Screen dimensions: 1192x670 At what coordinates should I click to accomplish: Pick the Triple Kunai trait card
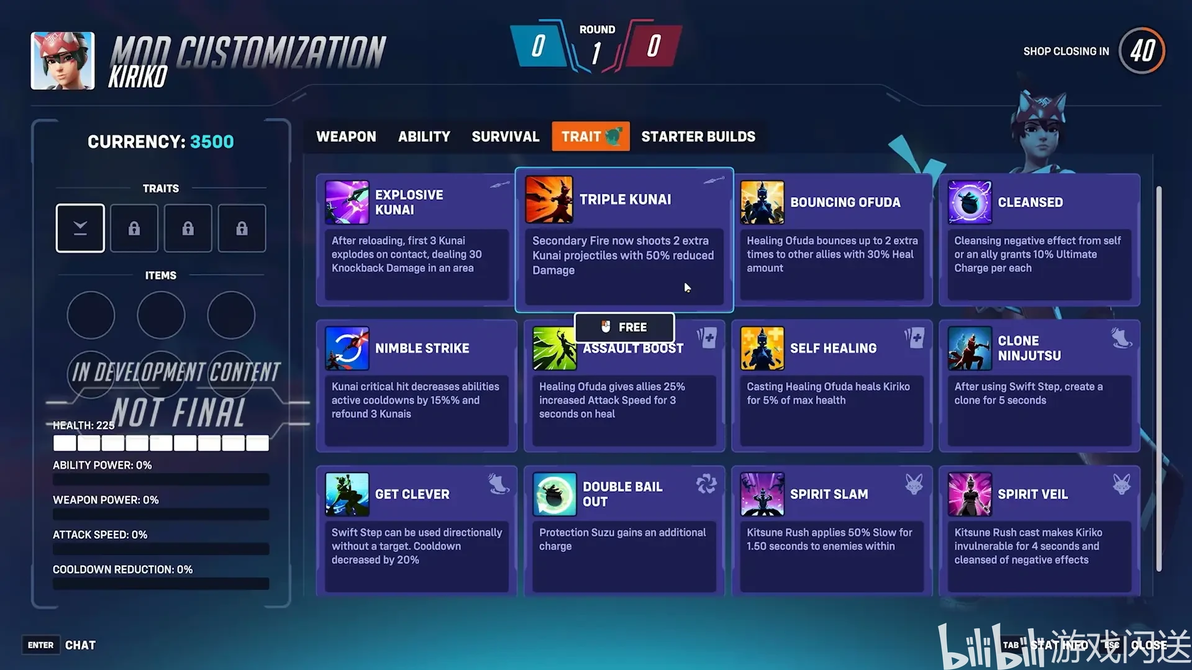tap(624, 240)
